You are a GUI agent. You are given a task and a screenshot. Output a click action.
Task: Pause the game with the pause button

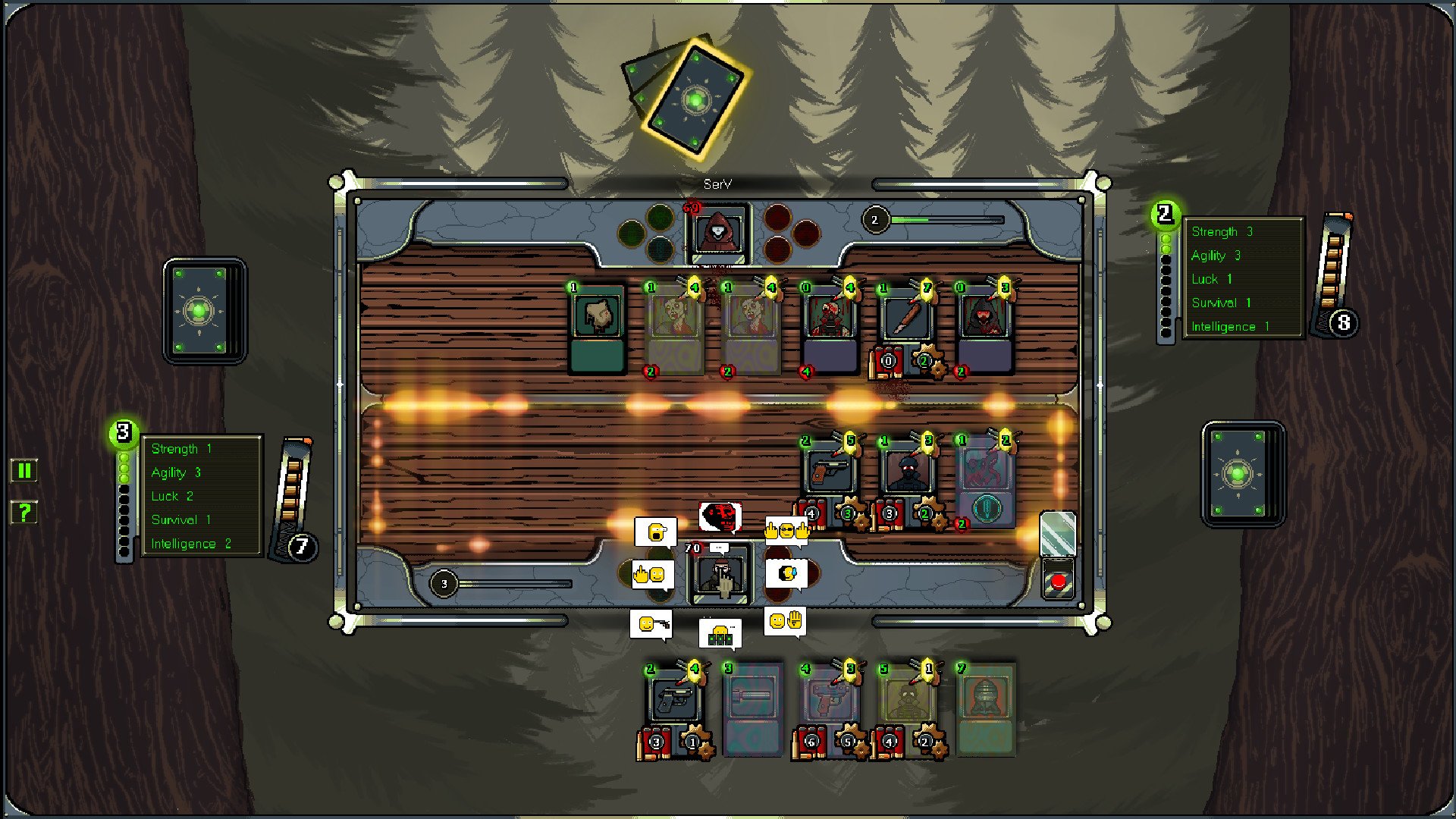coord(24,471)
